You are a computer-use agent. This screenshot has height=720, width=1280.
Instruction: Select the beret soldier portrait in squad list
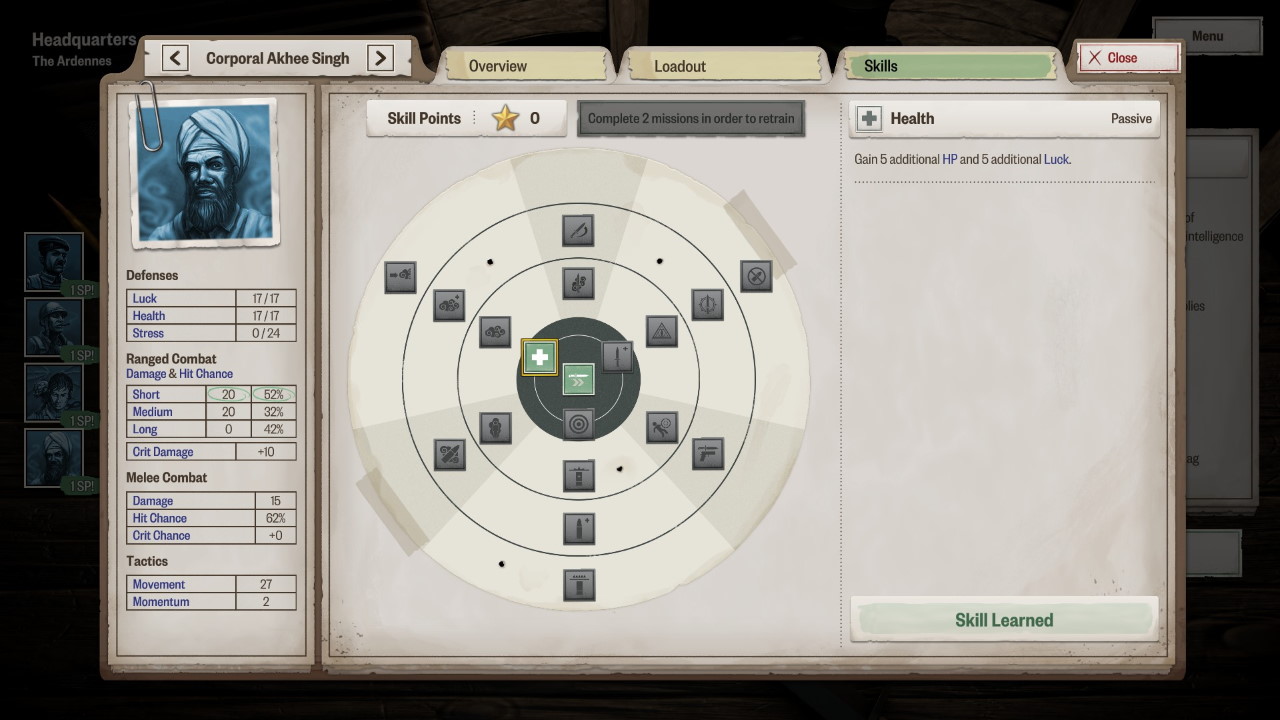click(53, 261)
